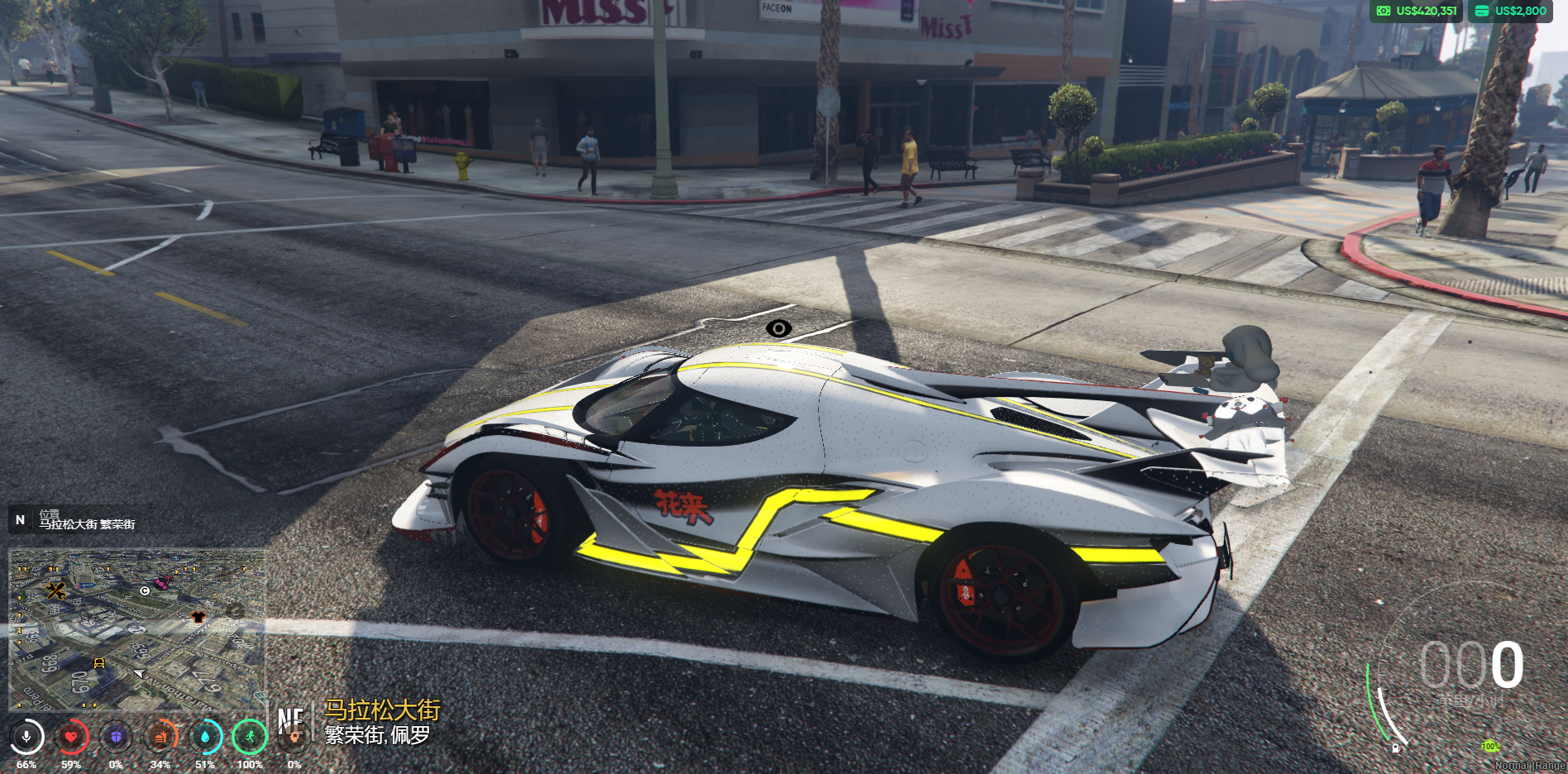Viewport: 1568px width, 774px height.
Task: Click the yellow car marker on minimap
Action: click(99, 662)
